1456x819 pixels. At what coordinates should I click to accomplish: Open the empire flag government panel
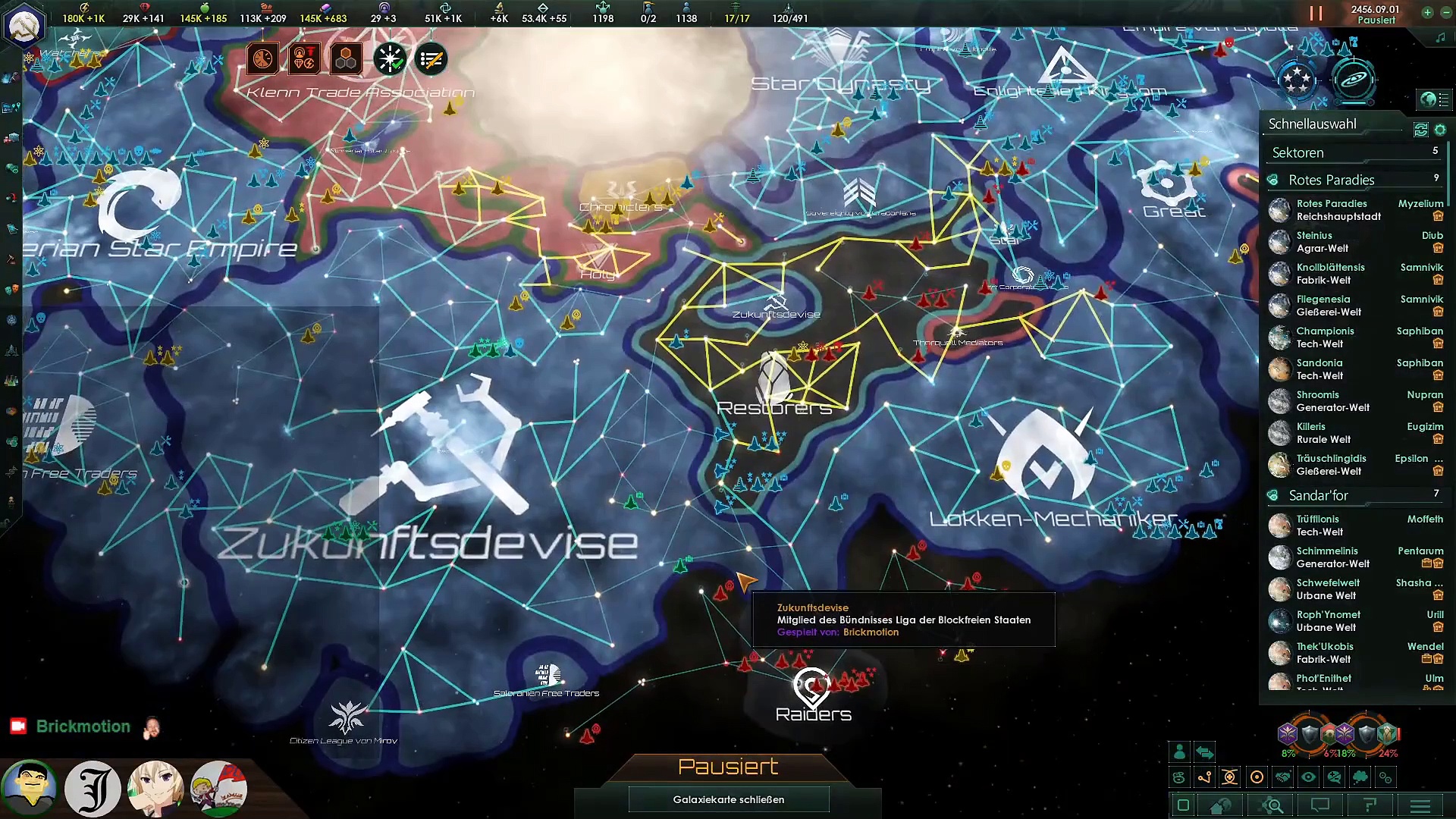point(24,26)
